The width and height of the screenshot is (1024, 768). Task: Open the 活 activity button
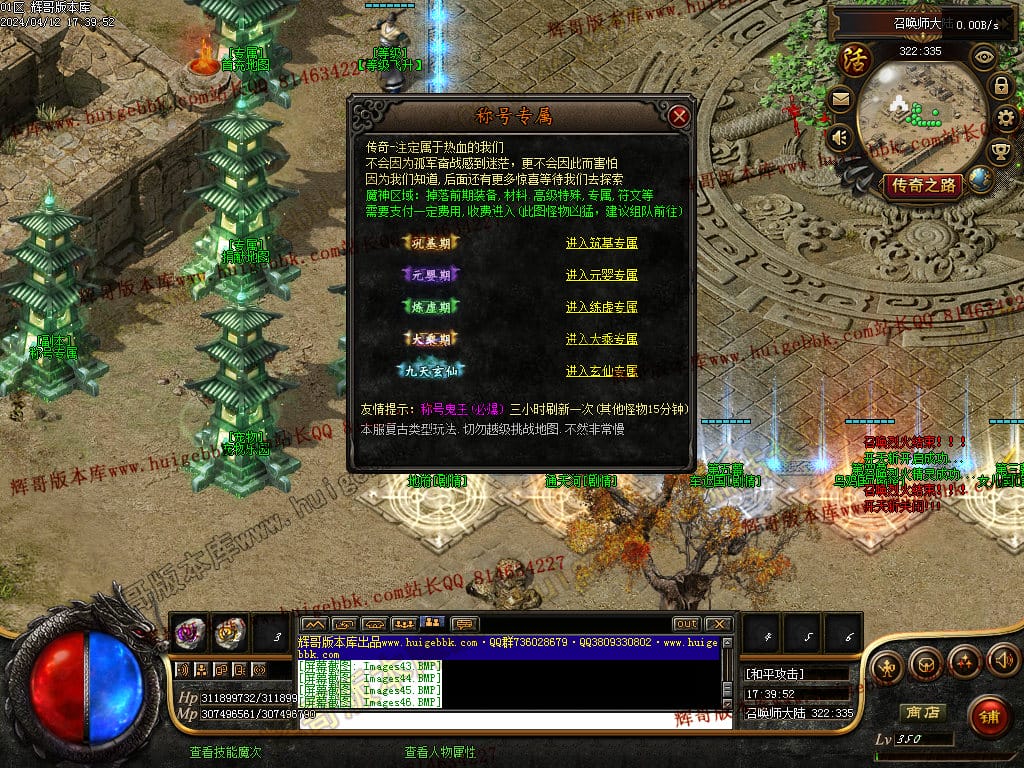(856, 59)
